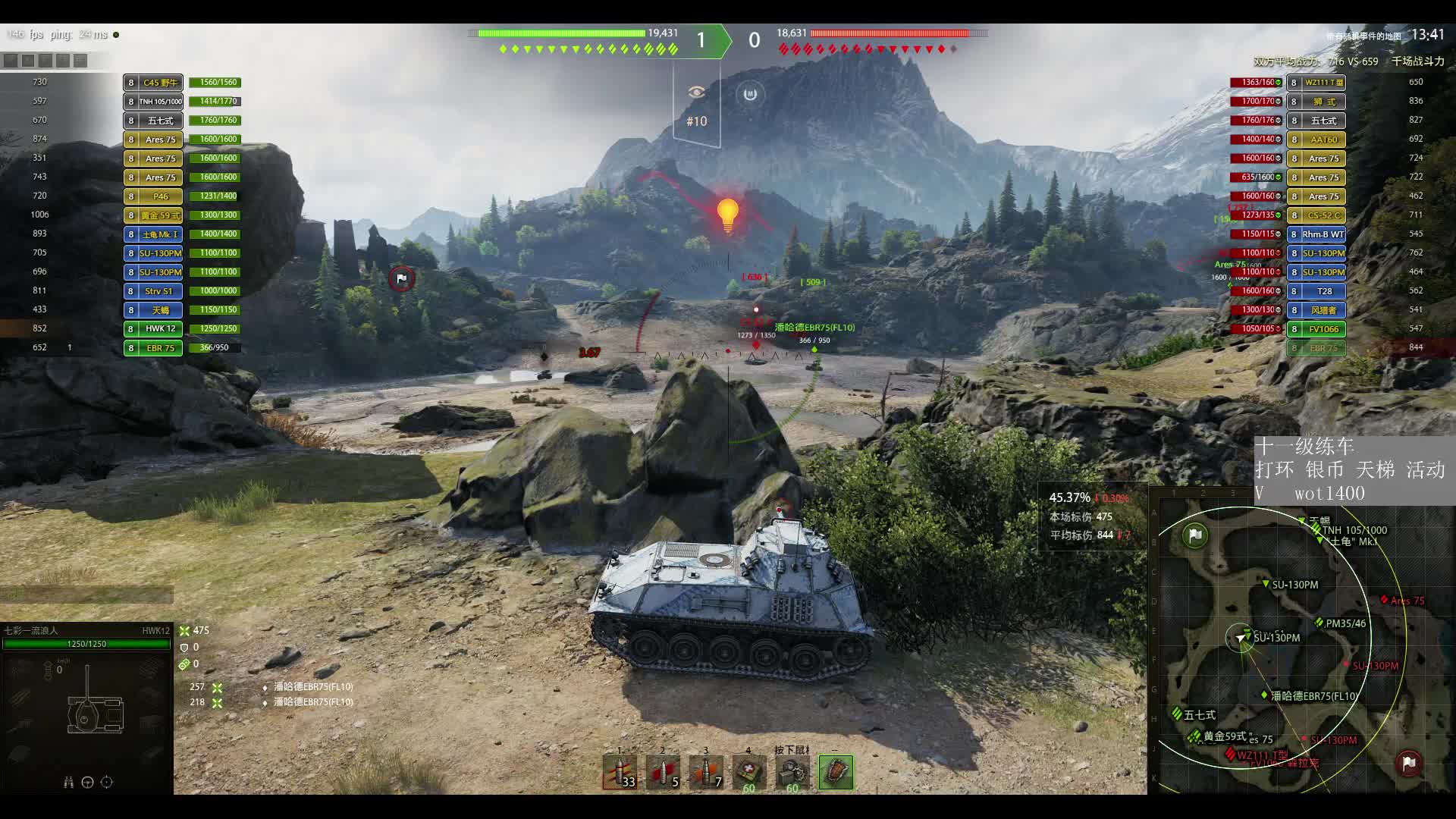Use the first aid kit consumable
Image resolution: width=1456 pixels, height=819 pixels.
point(749,773)
